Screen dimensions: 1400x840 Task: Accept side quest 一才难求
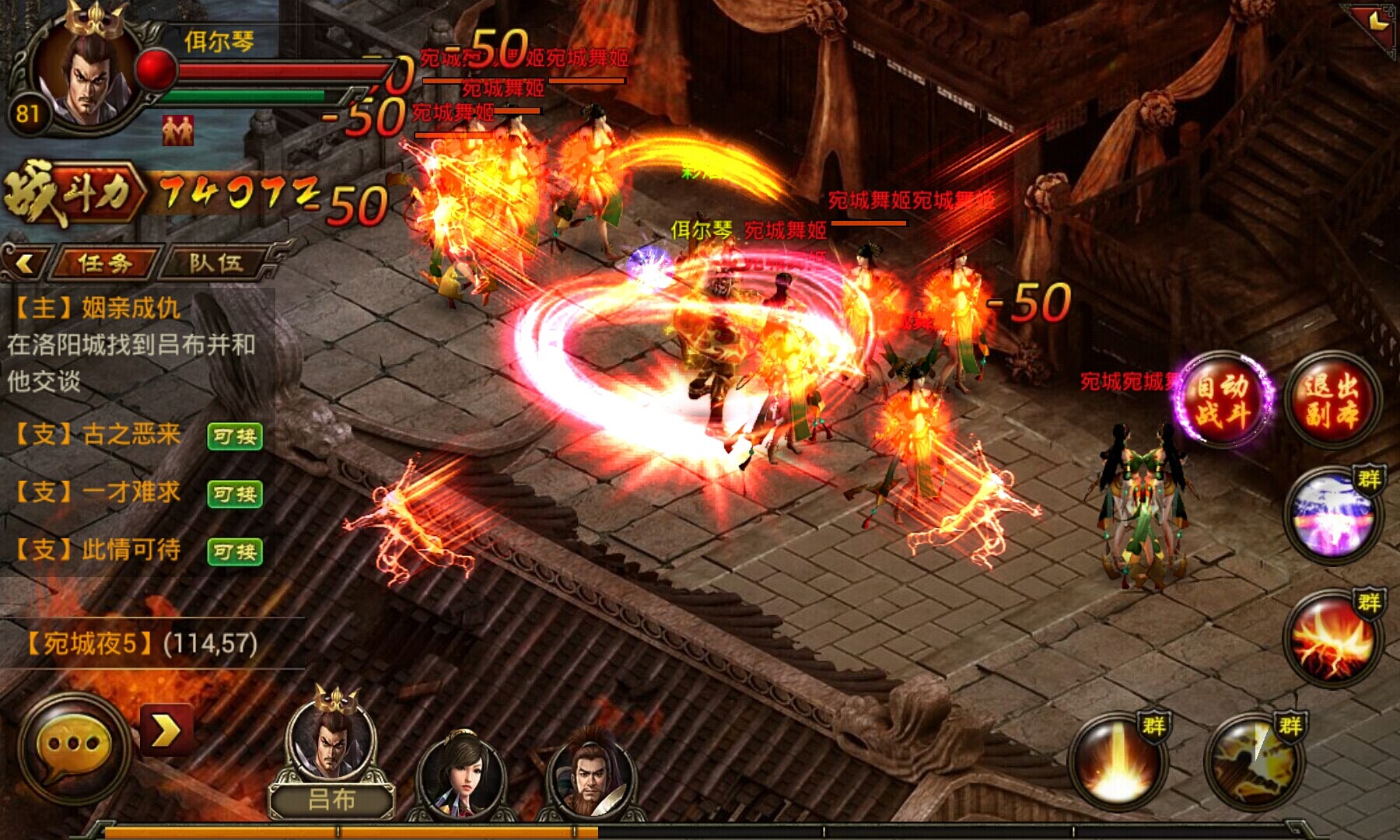coord(235,494)
